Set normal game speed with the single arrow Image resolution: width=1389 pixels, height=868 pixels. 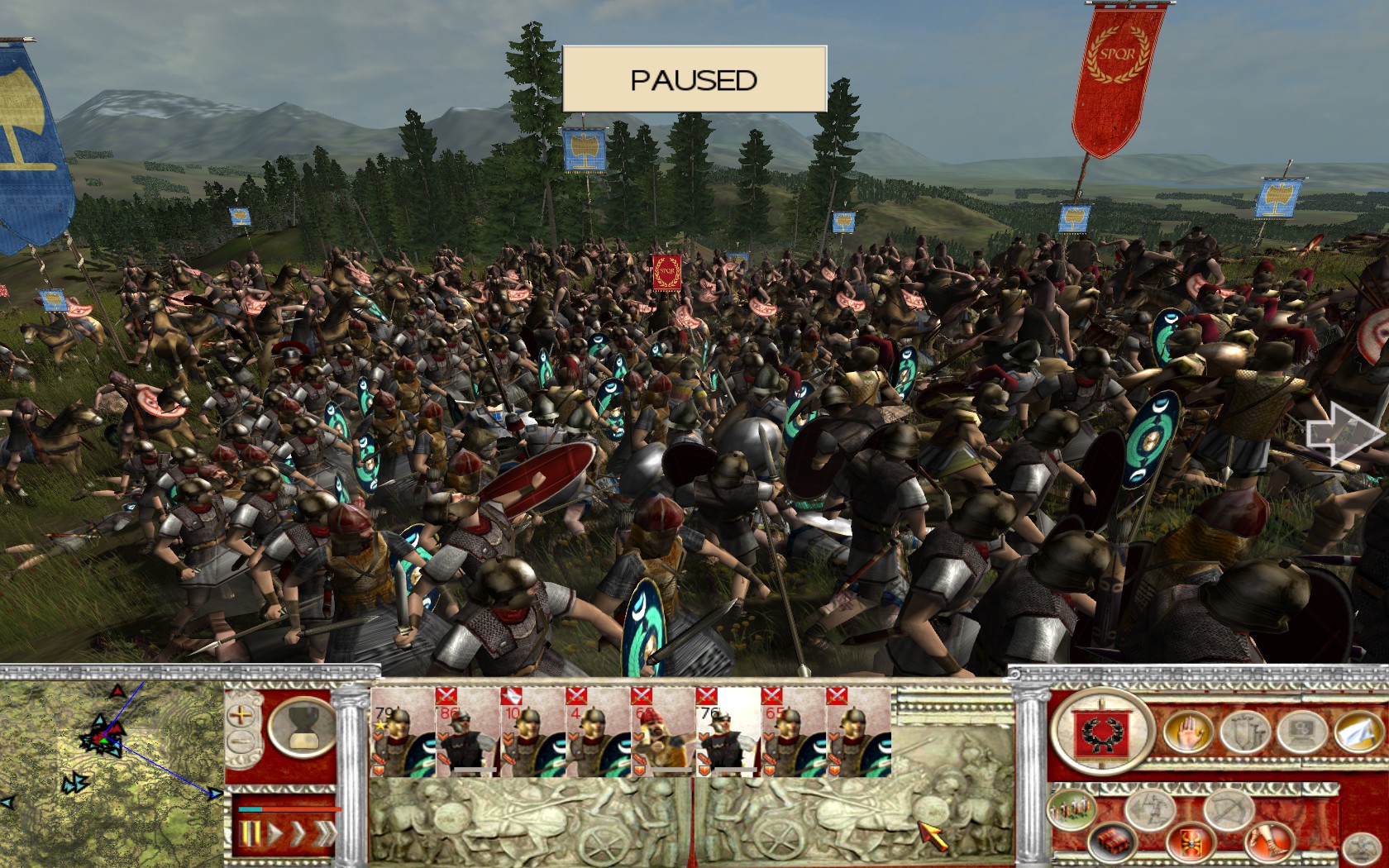pyautogui.click(x=273, y=833)
